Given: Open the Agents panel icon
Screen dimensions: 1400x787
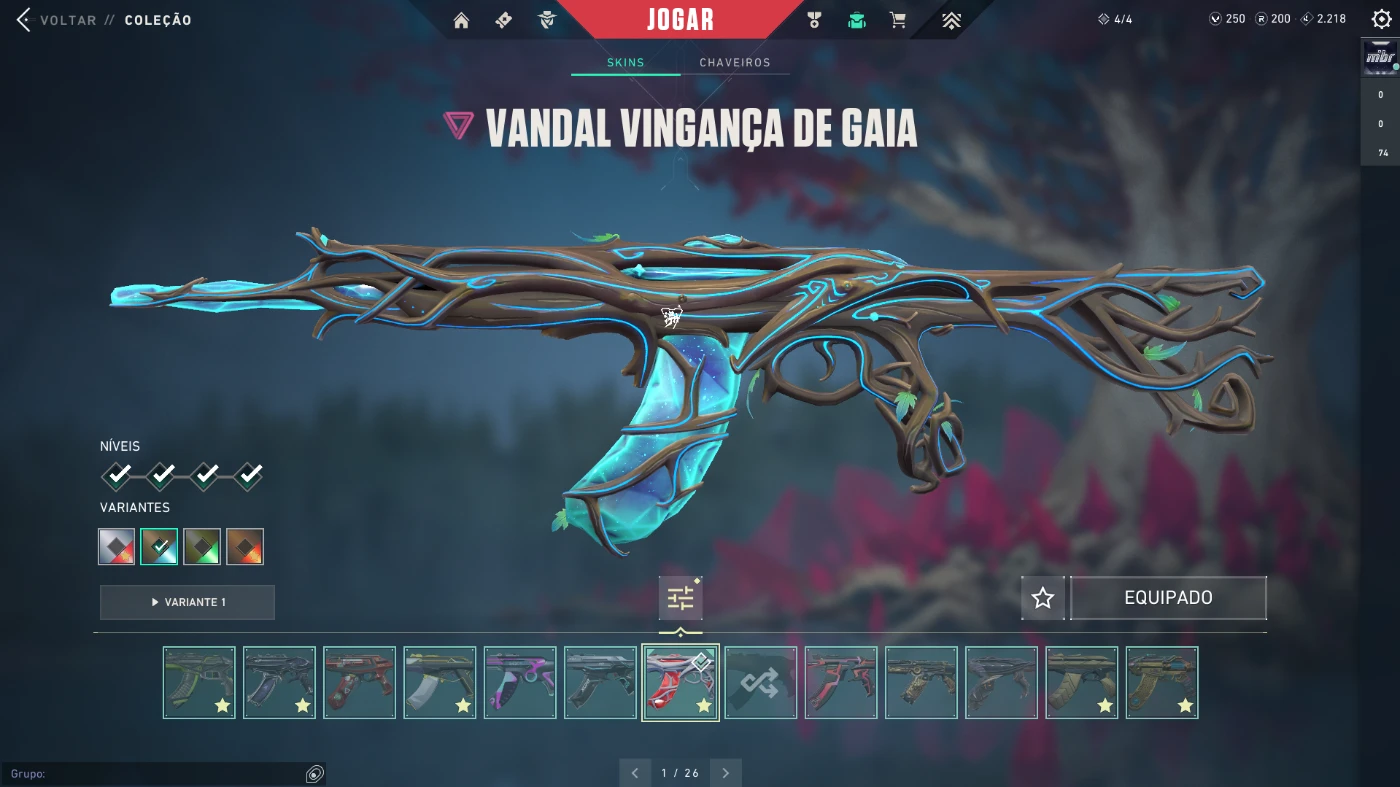Looking at the screenshot, I should point(547,20).
